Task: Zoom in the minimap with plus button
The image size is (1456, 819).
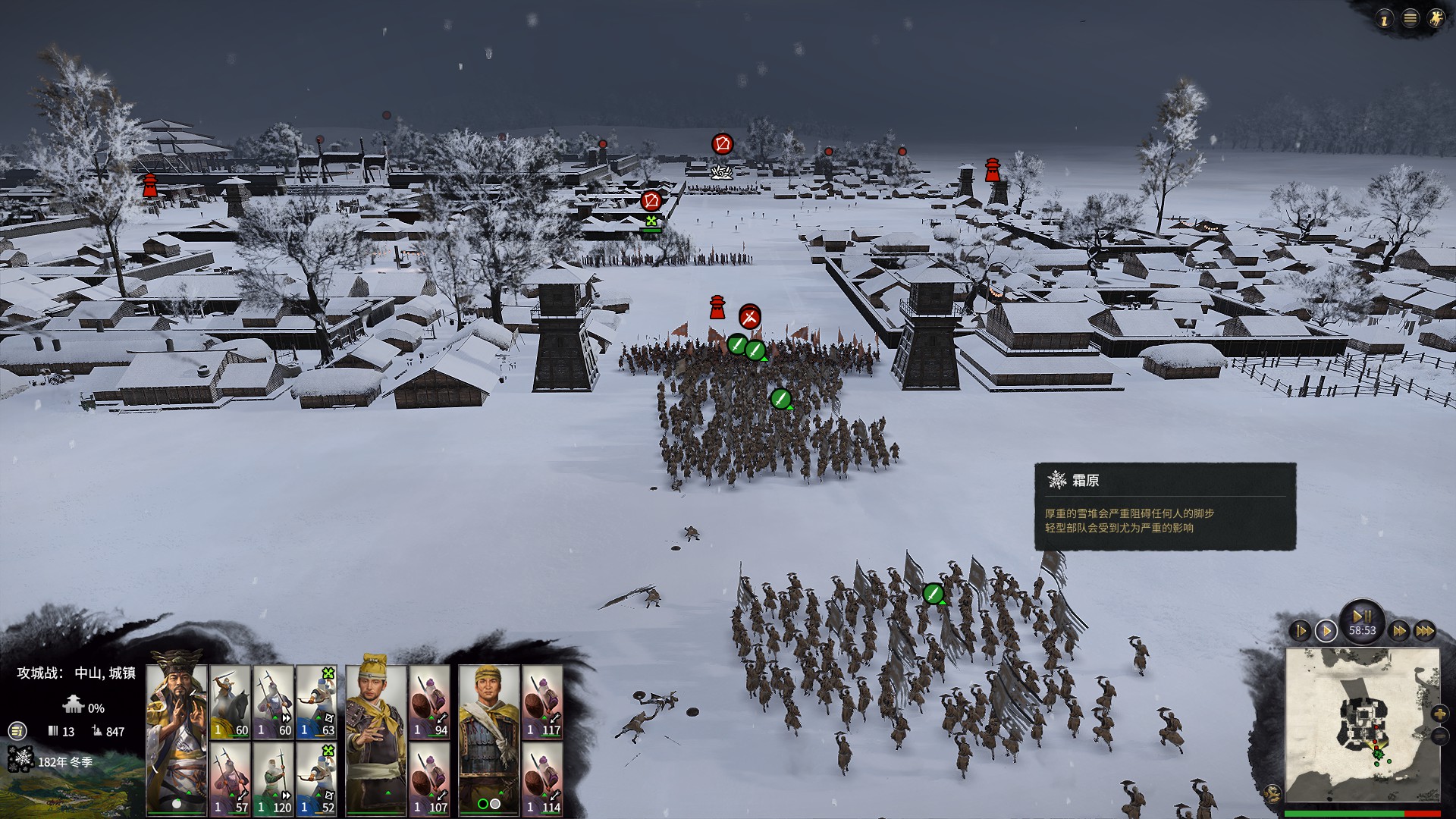Action: tap(1439, 714)
